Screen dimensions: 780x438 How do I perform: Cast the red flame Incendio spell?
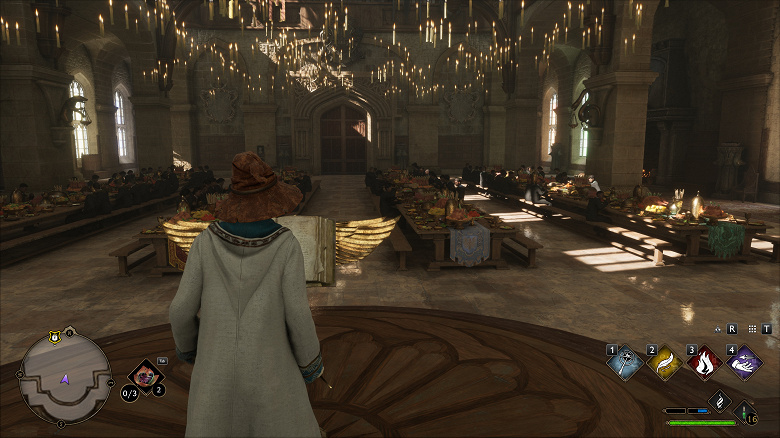704,362
